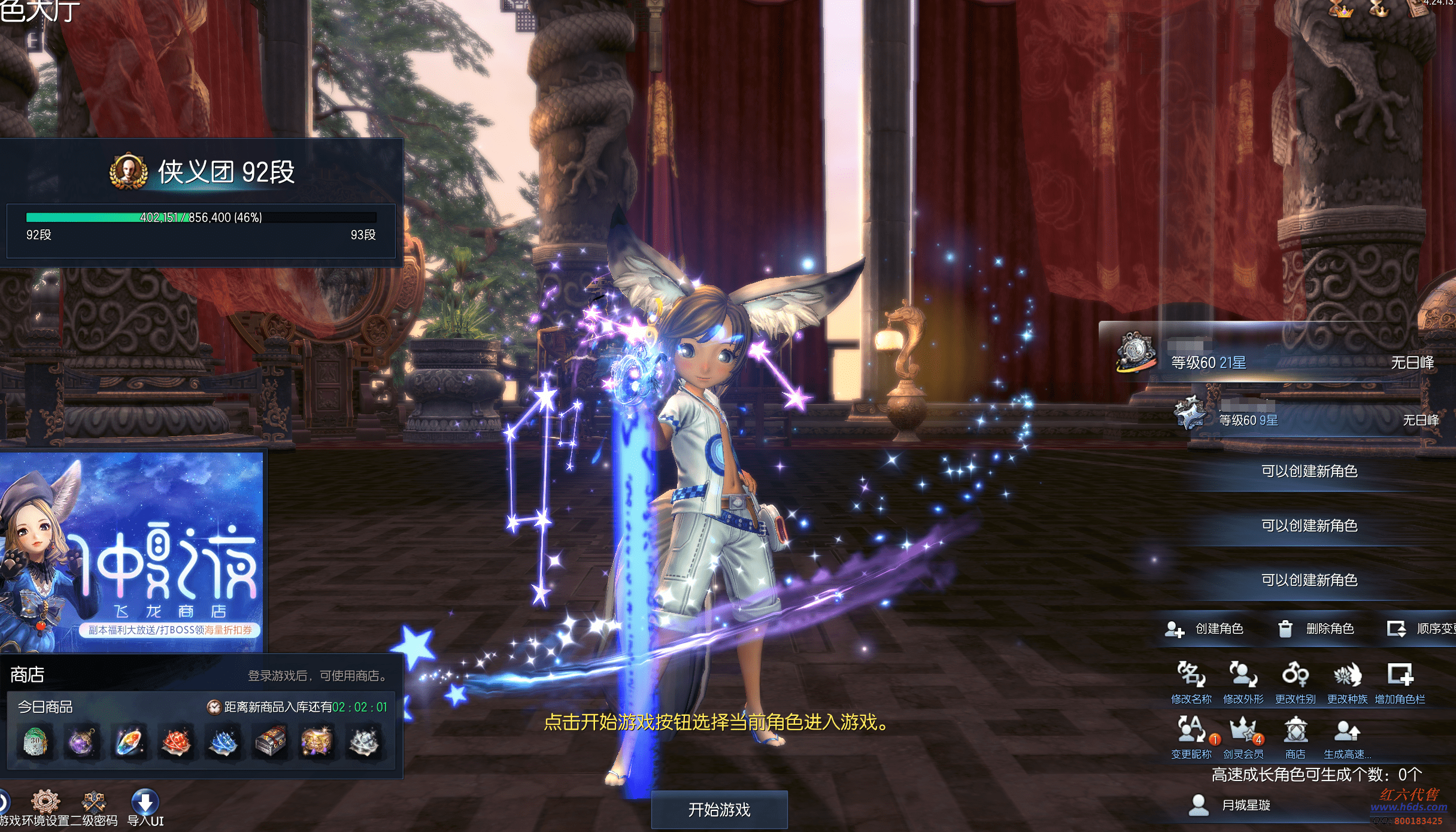Select 更改种族 race change icon
This screenshot has height=832, width=1456.
pos(1347,680)
